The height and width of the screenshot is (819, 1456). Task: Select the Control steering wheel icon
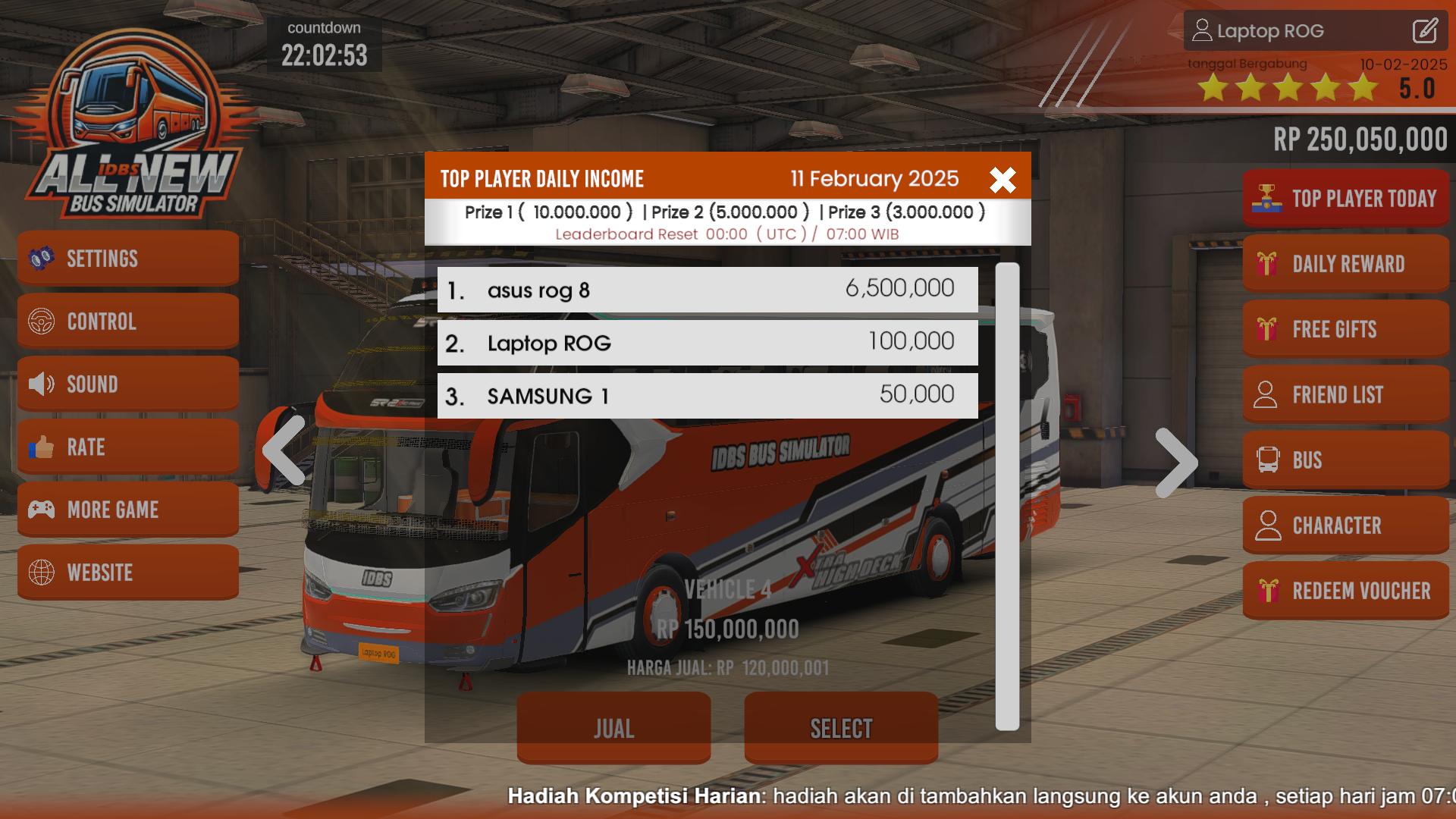[42, 322]
